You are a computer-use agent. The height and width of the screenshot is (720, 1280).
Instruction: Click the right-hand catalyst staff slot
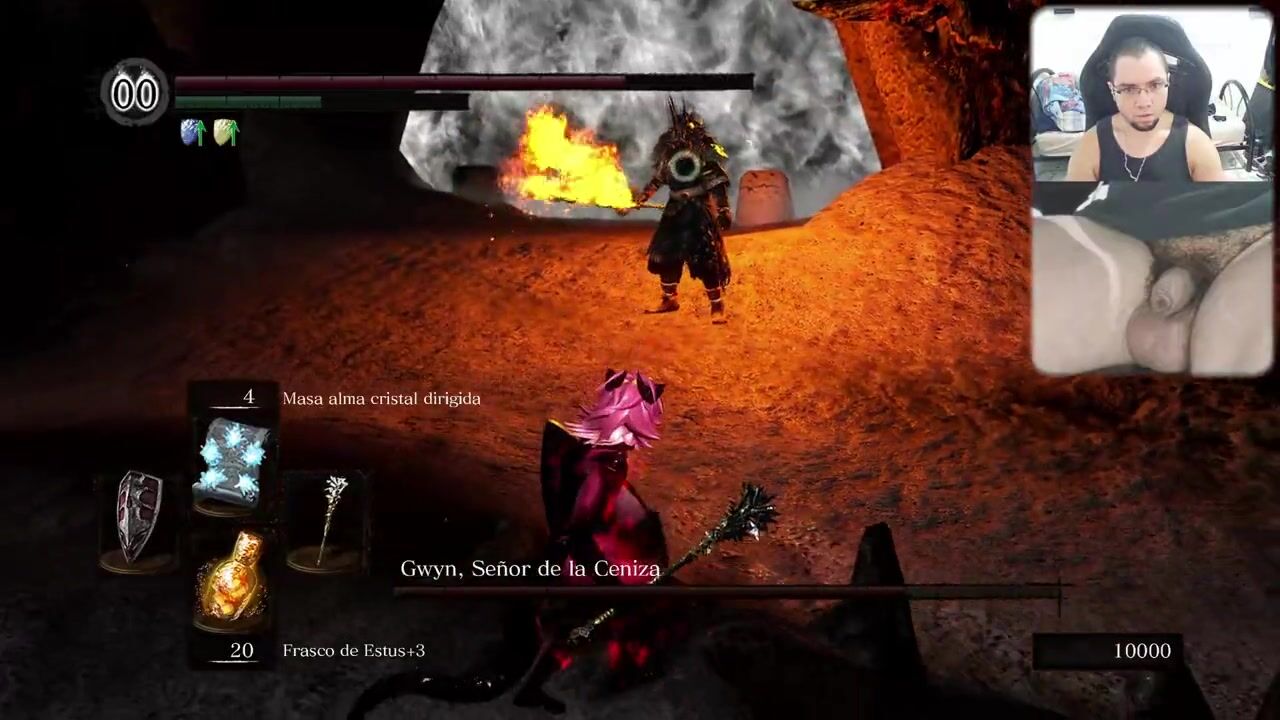coord(328,518)
